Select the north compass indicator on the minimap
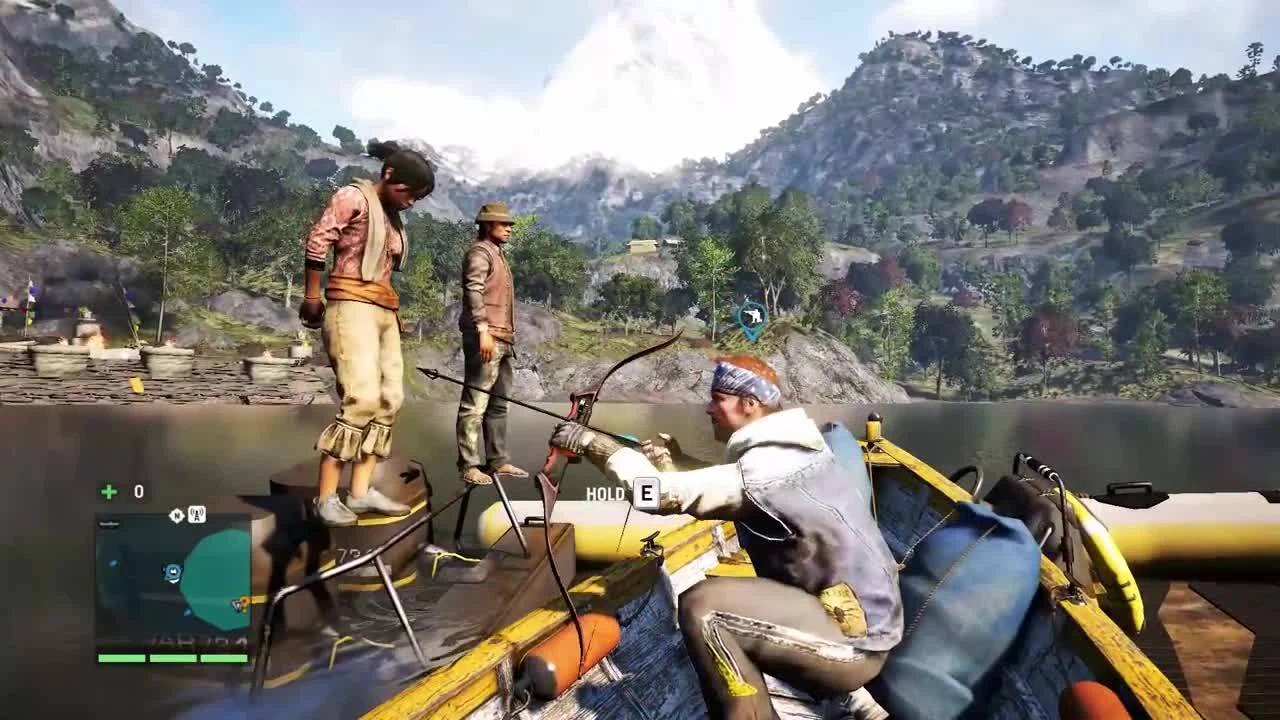This screenshot has height=720, width=1280. click(177, 514)
